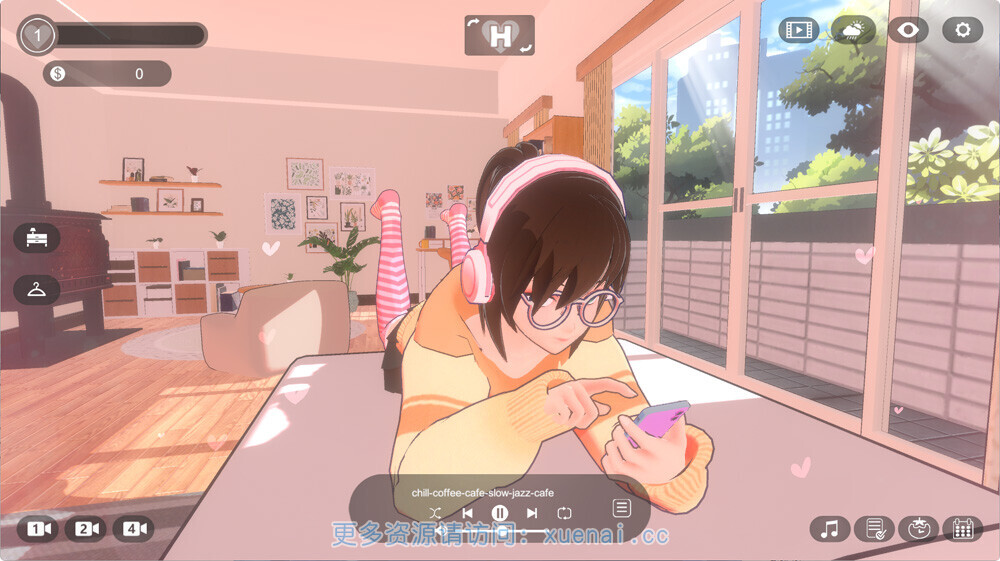Viewport: 1000px width, 561px height.
Task: Open the weather settings cloud icon
Action: tap(853, 30)
